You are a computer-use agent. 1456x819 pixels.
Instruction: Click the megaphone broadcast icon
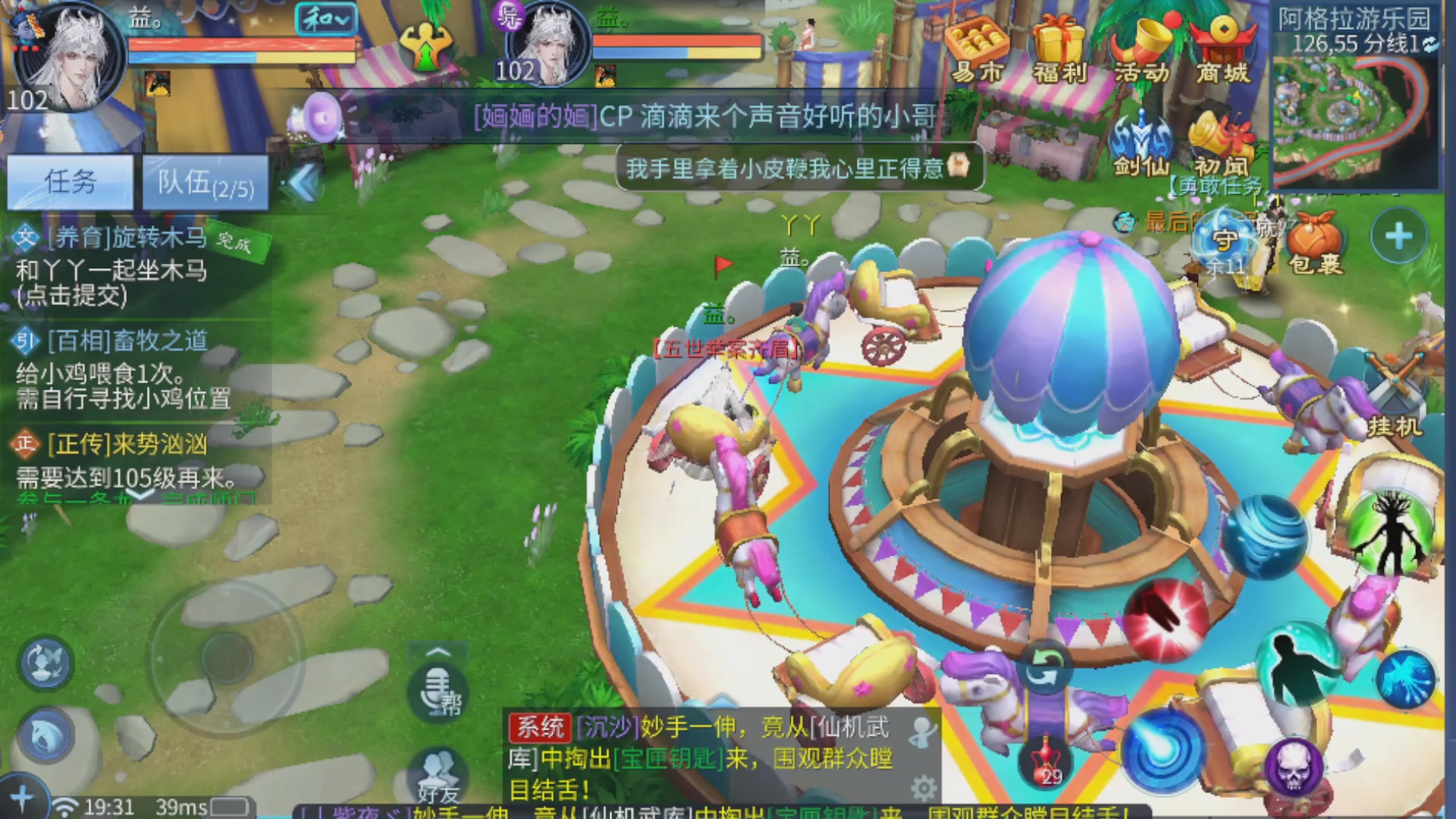point(317,118)
